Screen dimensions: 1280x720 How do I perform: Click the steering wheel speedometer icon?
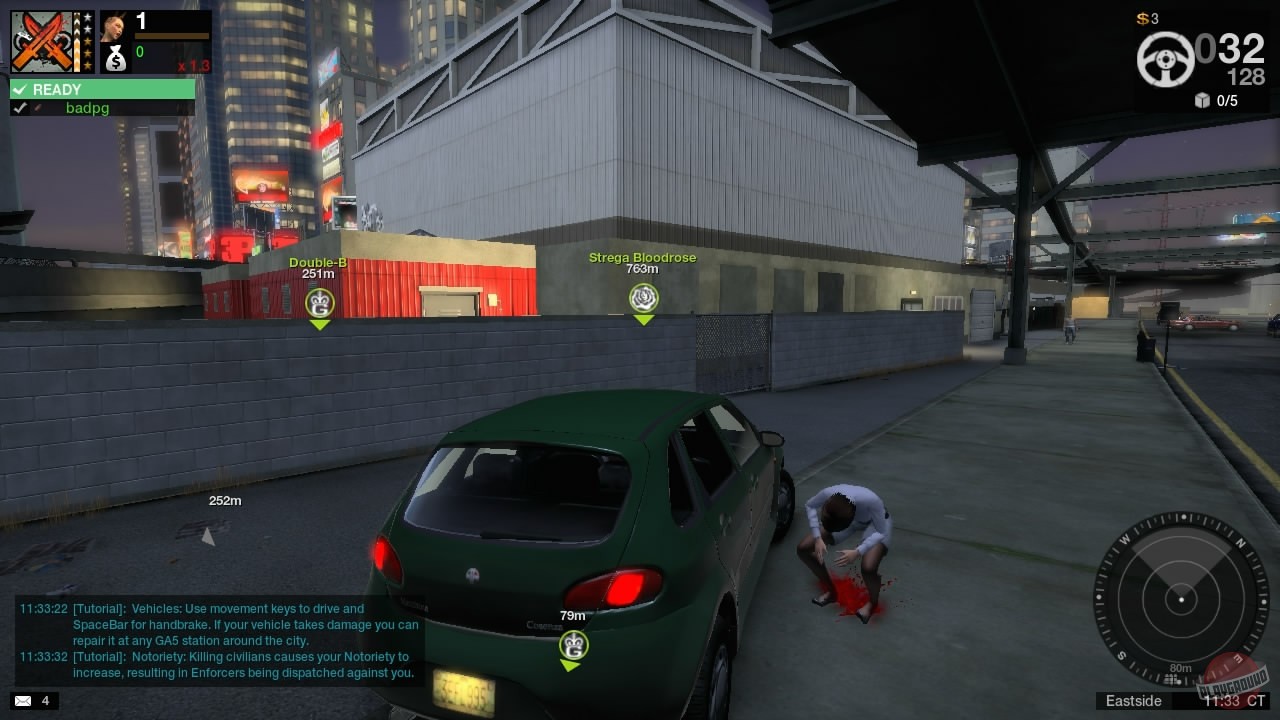pyautogui.click(x=1166, y=59)
